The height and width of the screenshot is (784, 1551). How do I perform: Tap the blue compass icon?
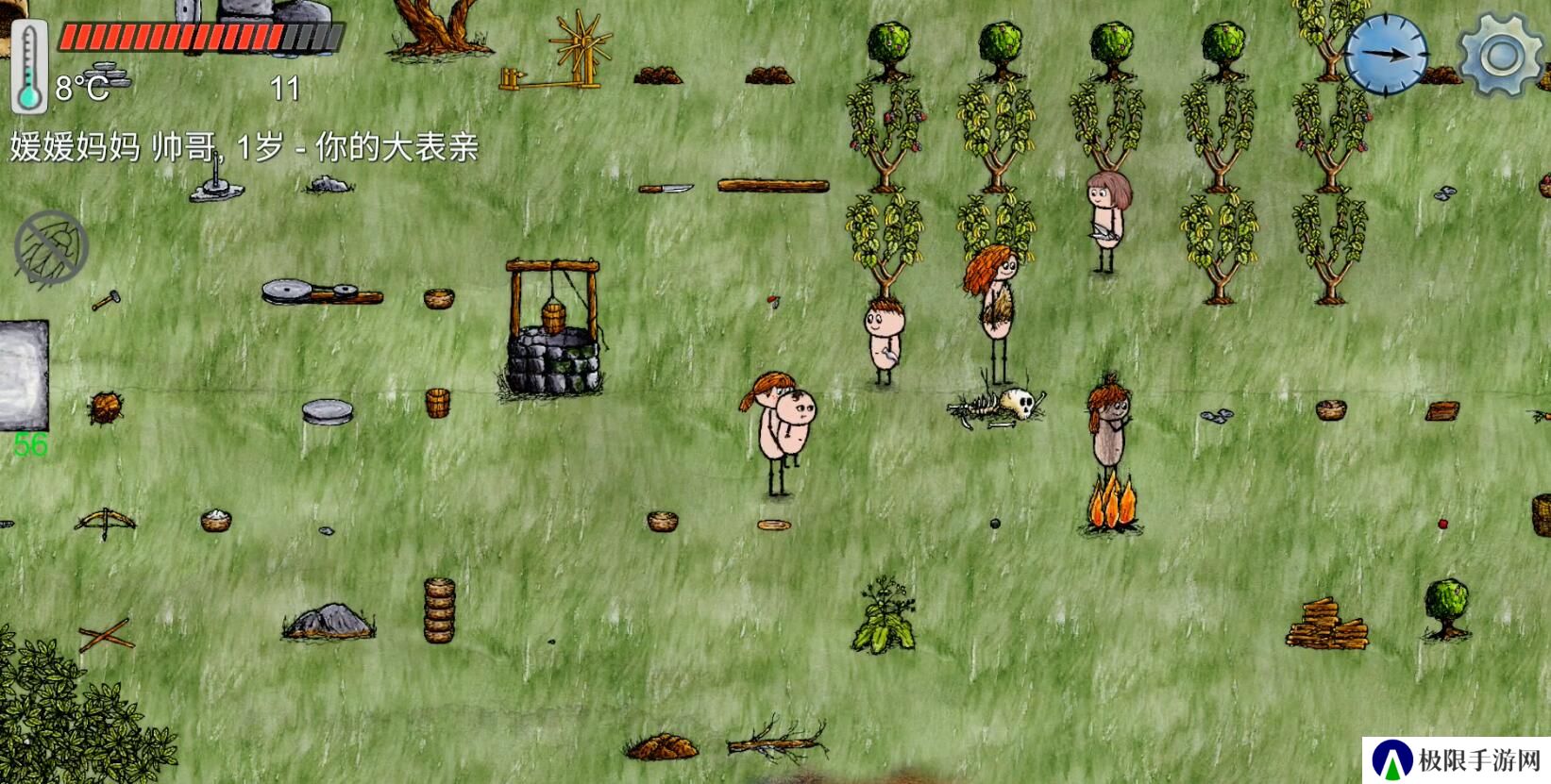pyautogui.click(x=1386, y=54)
